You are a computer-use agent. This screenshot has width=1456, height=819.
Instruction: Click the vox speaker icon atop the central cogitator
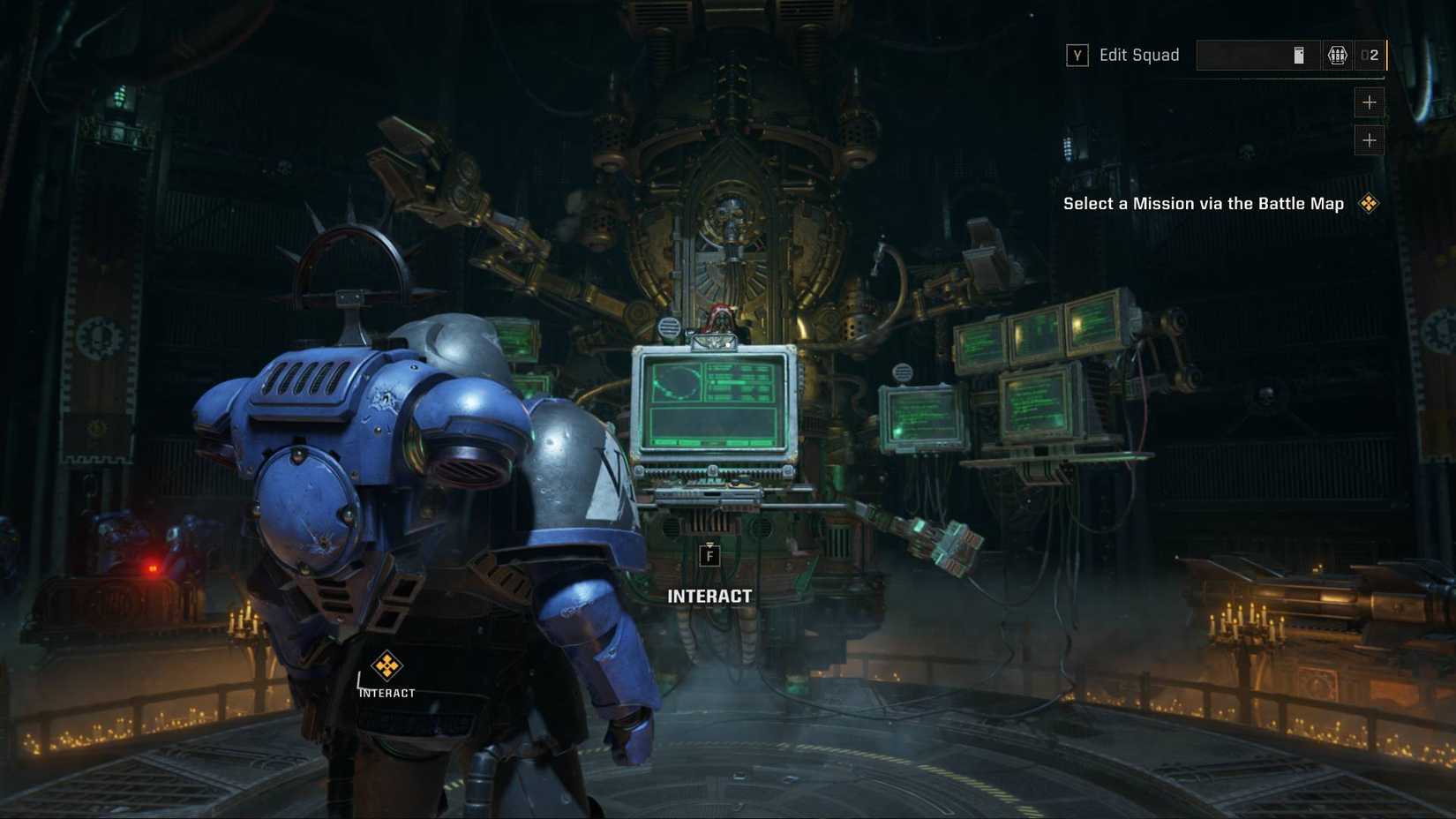[668, 325]
